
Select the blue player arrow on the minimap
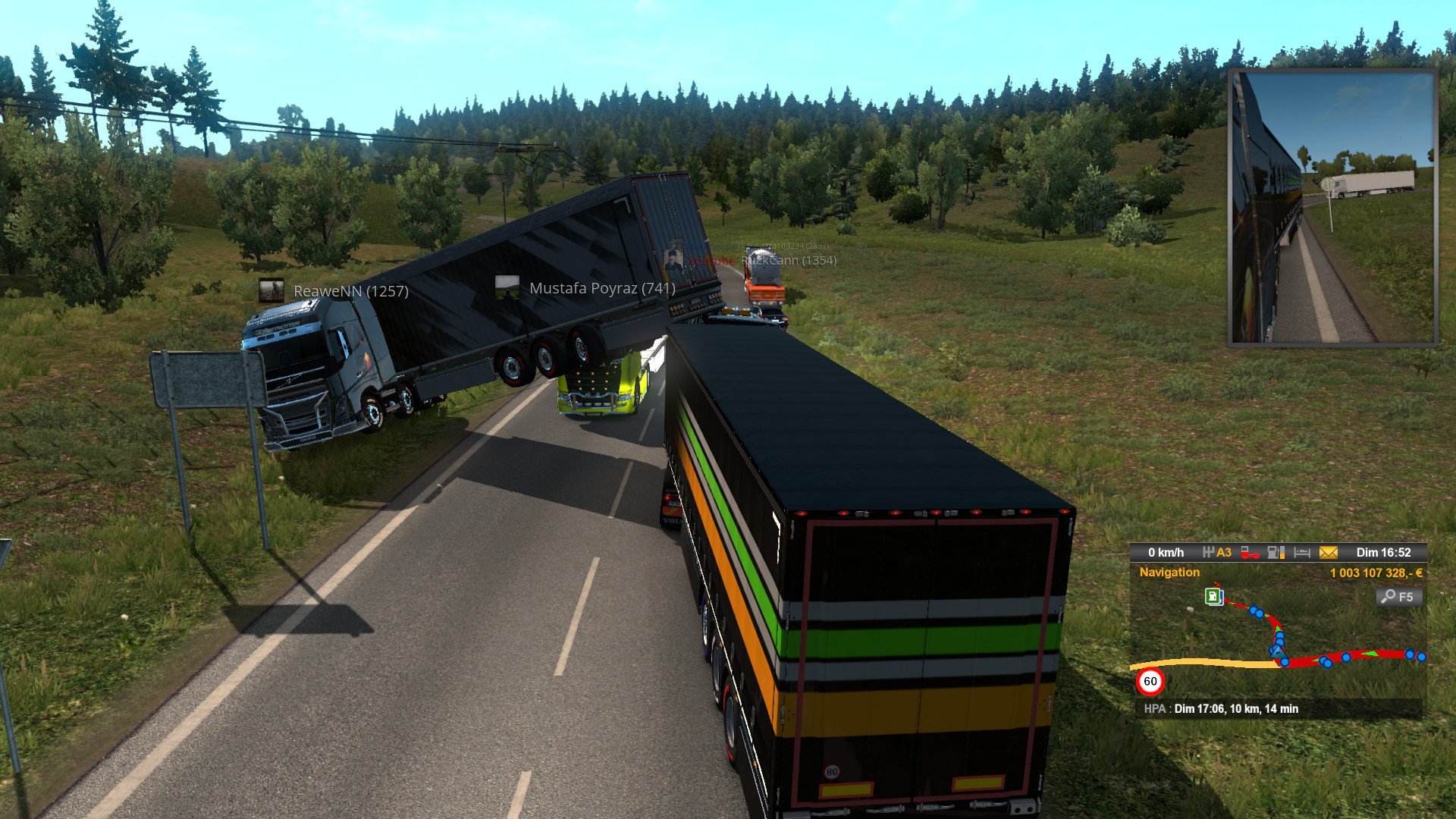(1279, 651)
